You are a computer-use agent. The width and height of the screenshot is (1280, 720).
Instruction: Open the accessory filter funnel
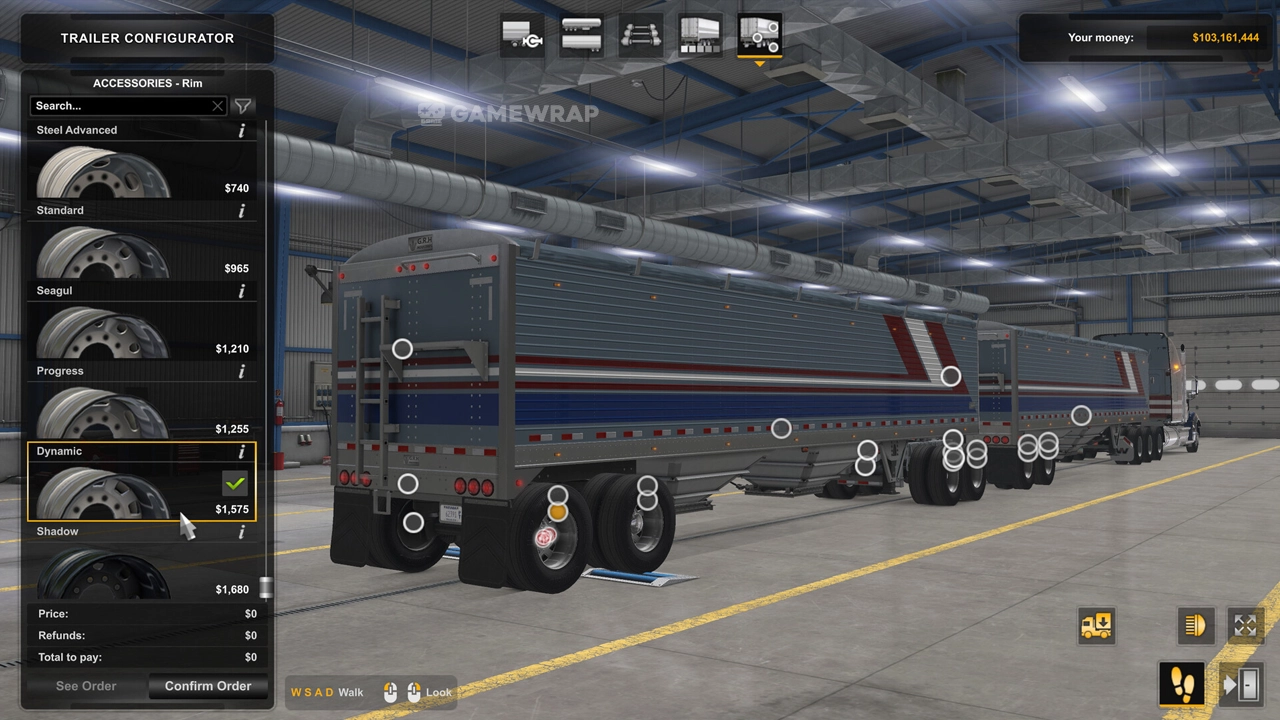click(x=243, y=106)
